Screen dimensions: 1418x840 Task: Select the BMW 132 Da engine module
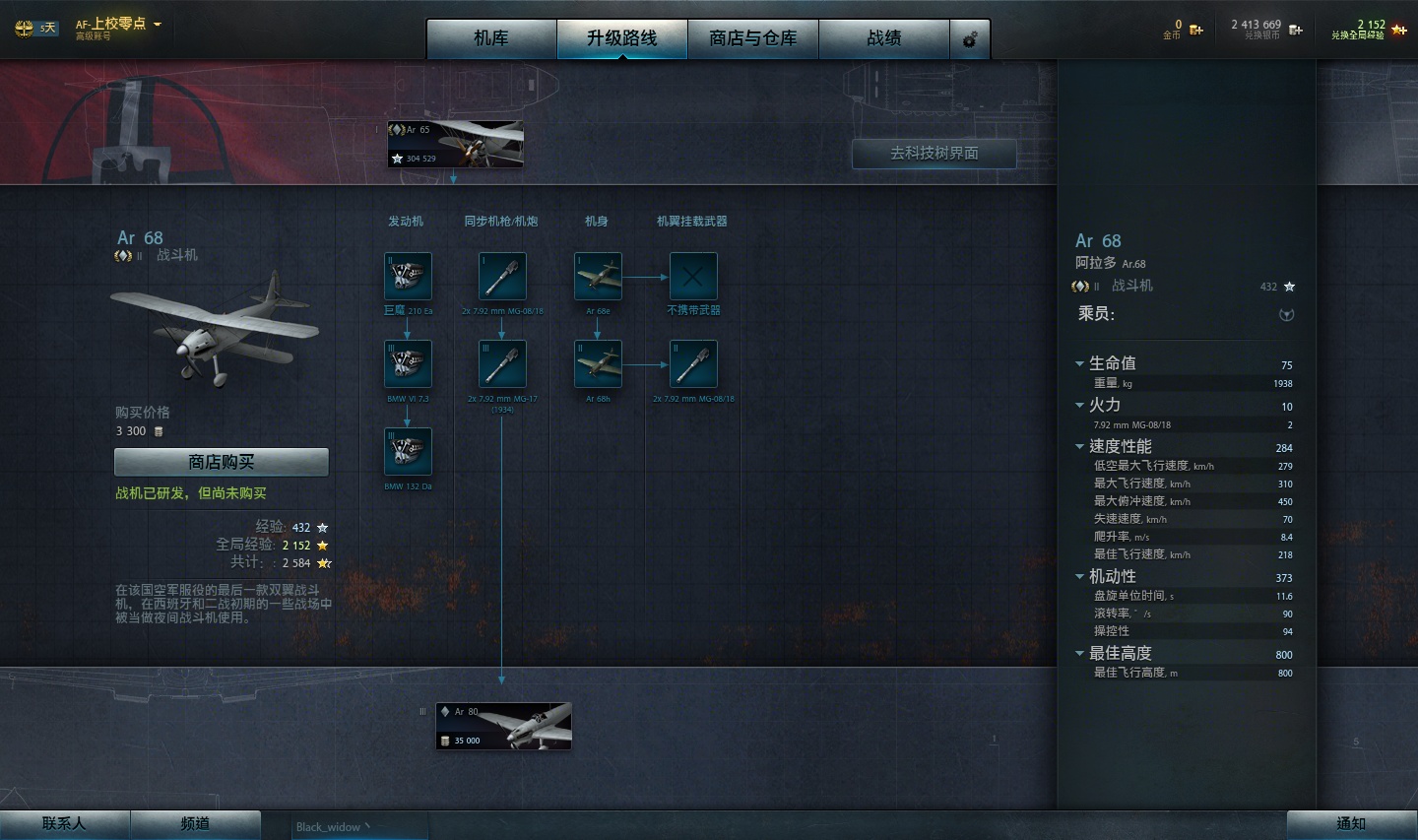pos(408,450)
